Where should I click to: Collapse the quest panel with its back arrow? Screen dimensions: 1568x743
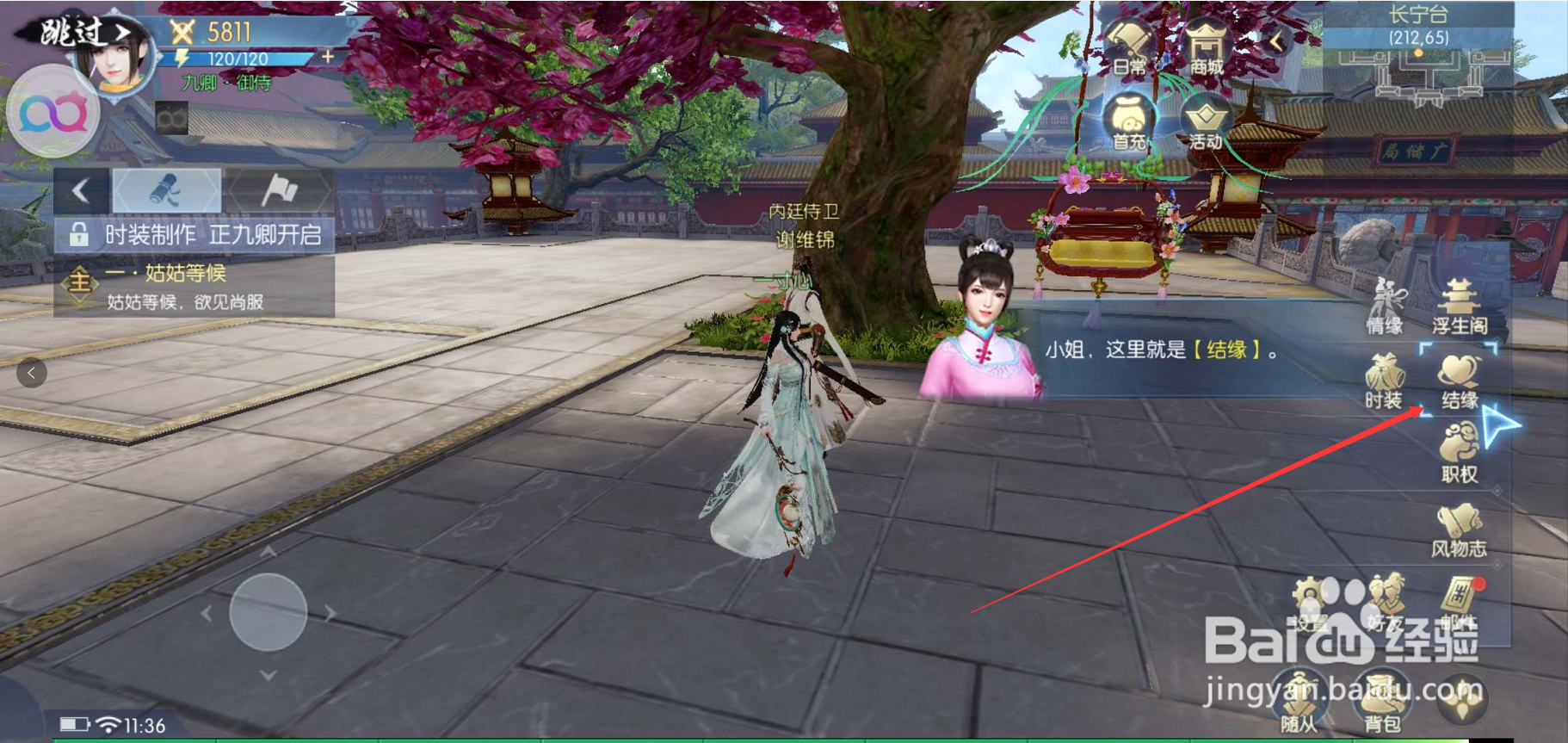pos(82,190)
